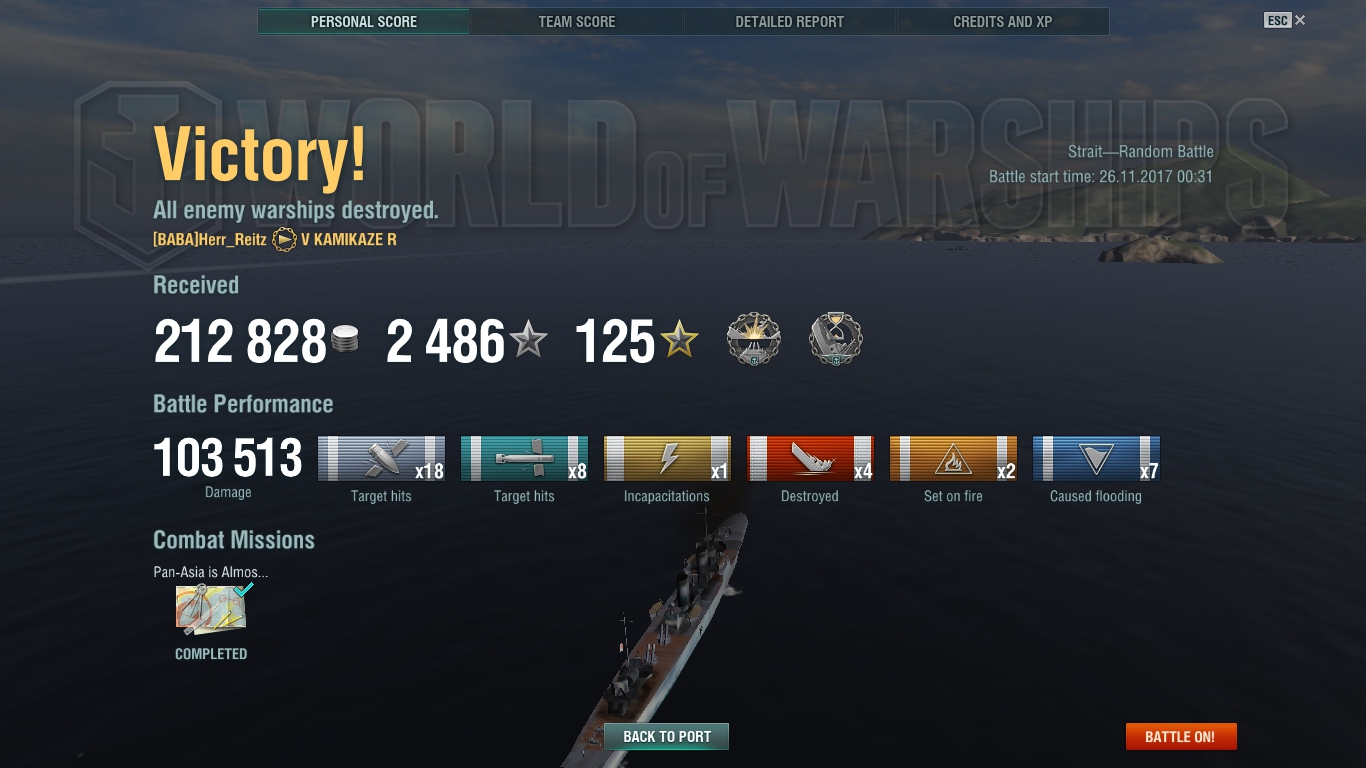Close the results screen with the X
This screenshot has width=1366, height=768.
coord(1300,20)
